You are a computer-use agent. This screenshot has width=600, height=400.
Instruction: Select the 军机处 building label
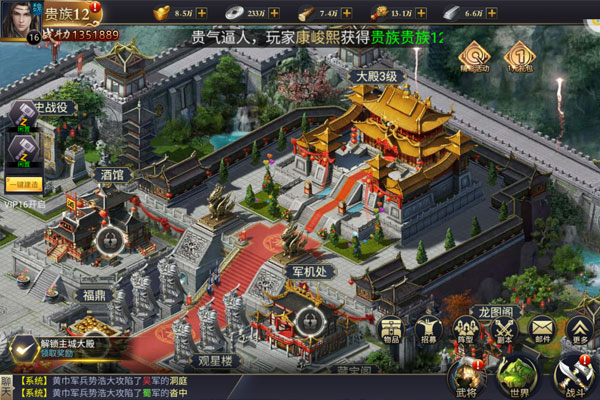(307, 270)
